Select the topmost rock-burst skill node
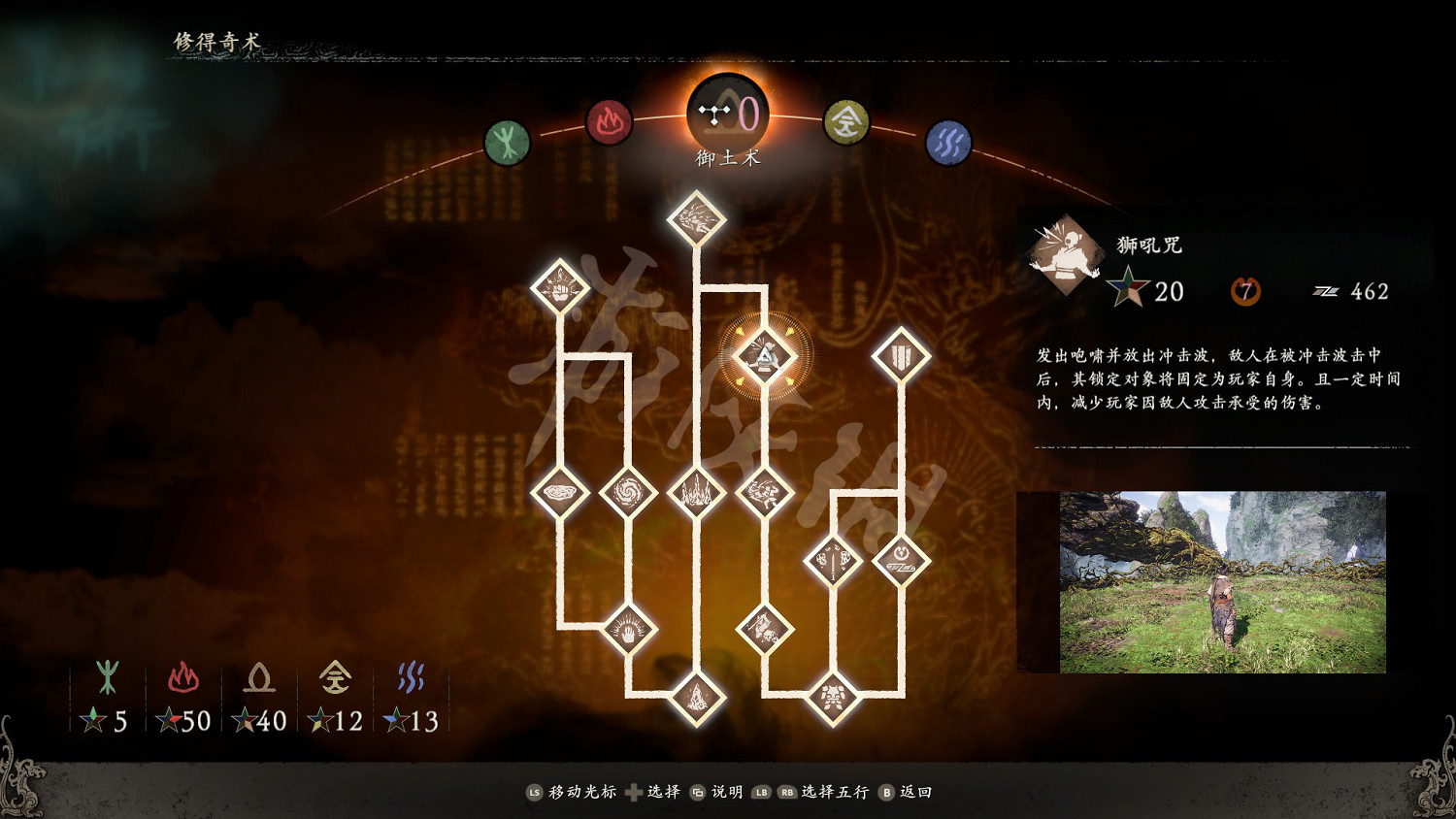The width and height of the screenshot is (1456, 819). coord(694,221)
